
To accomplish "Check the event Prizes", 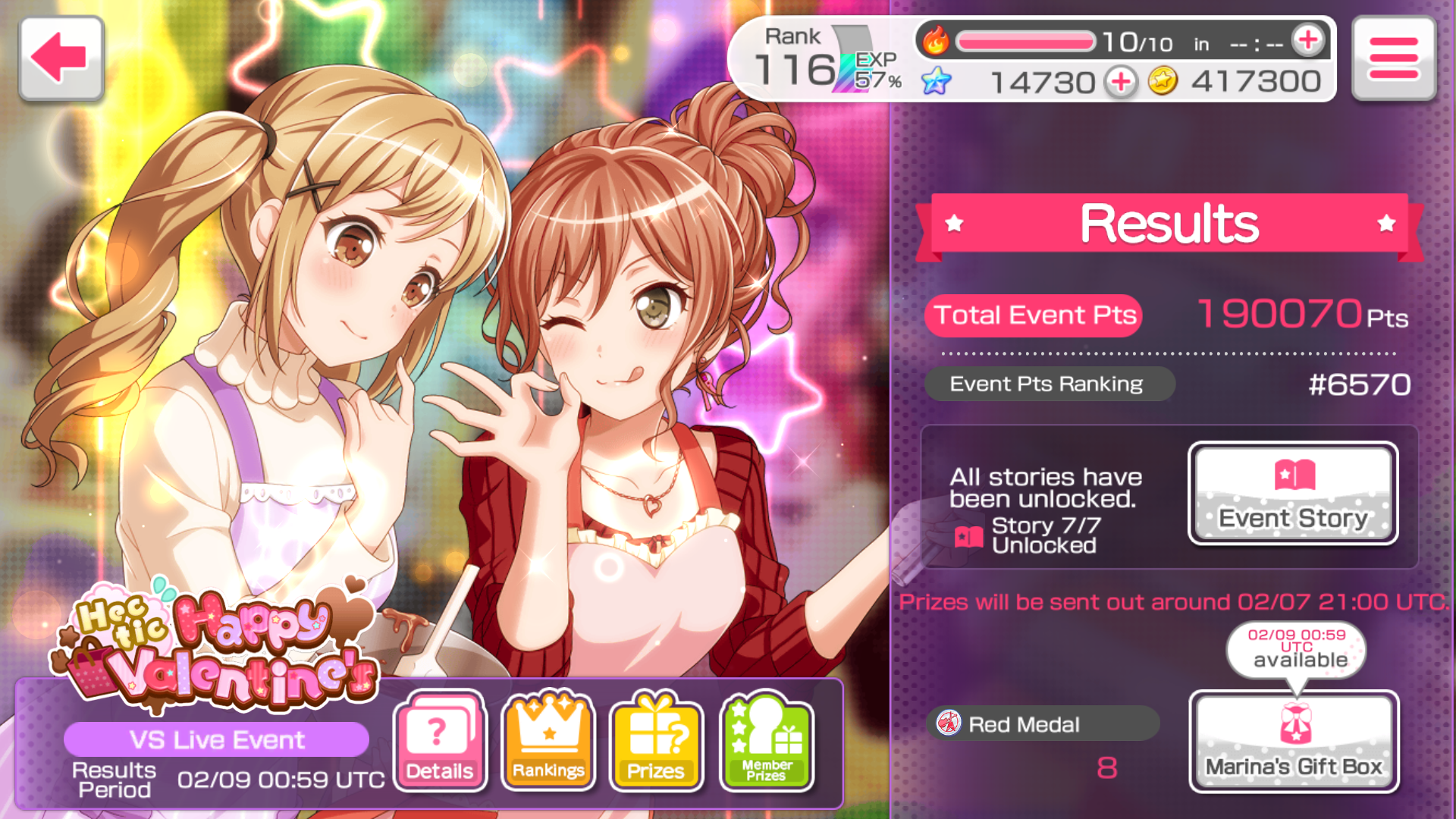I will (657, 741).
